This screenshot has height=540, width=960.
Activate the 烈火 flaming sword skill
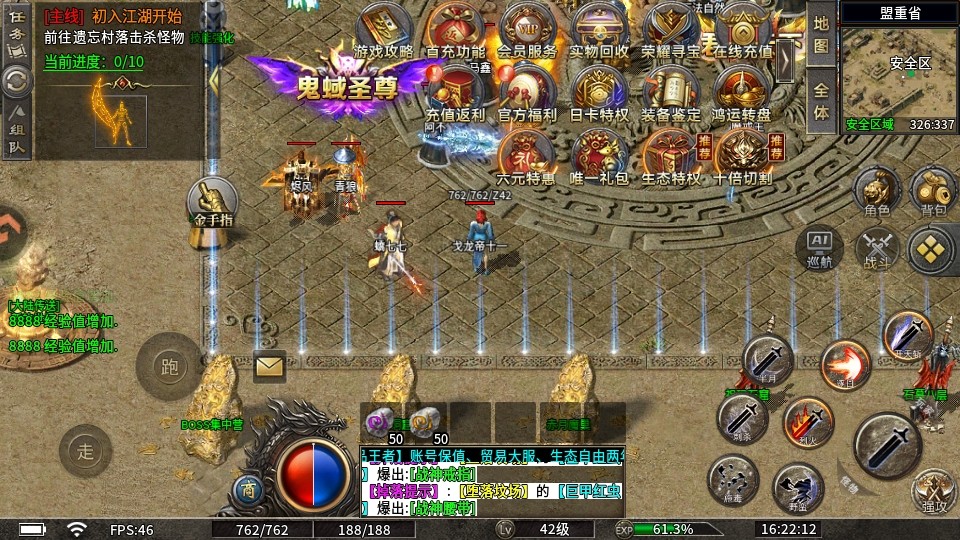[x=808, y=420]
